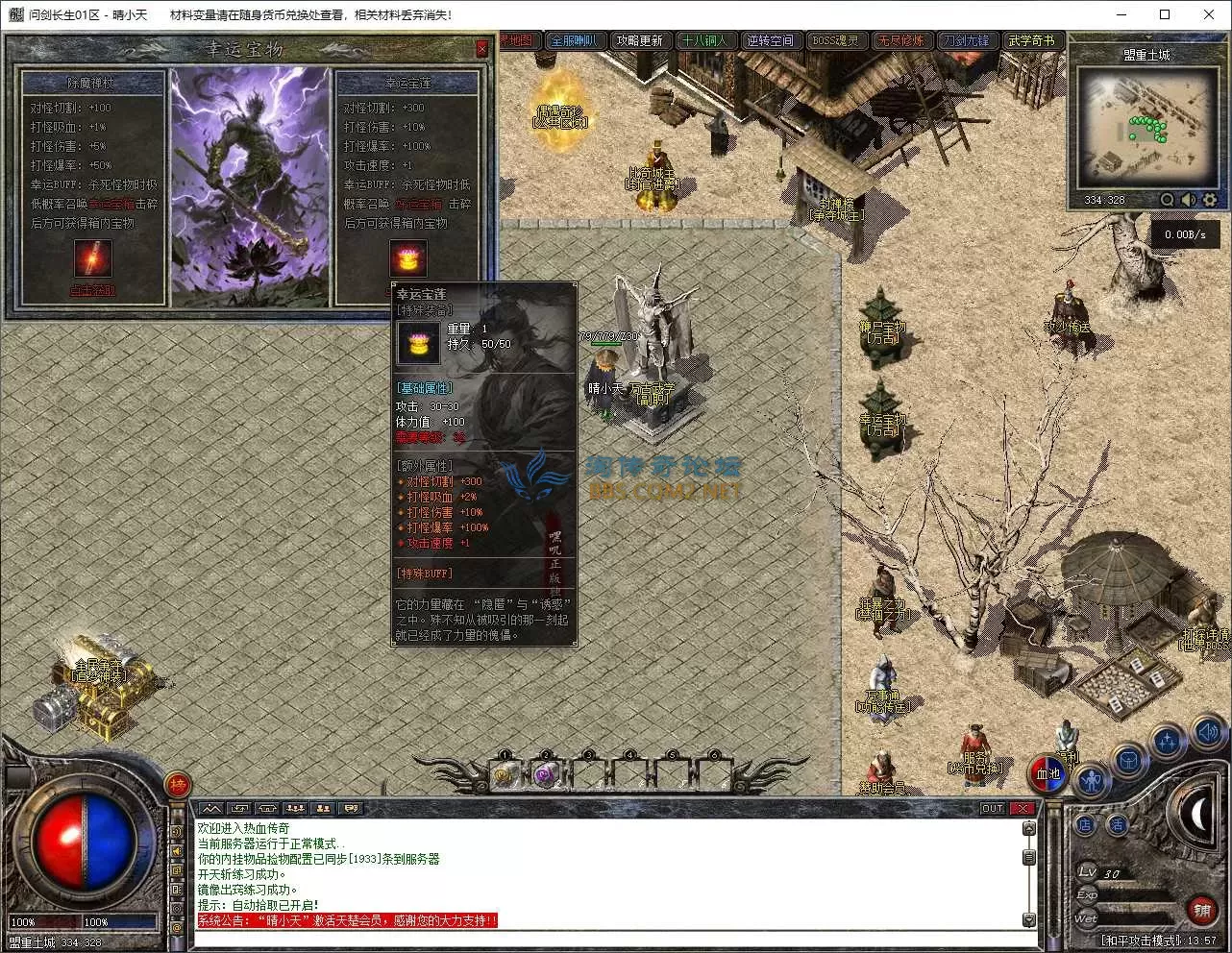
Task: Select the first hotbar skill slot
Action: [505, 773]
